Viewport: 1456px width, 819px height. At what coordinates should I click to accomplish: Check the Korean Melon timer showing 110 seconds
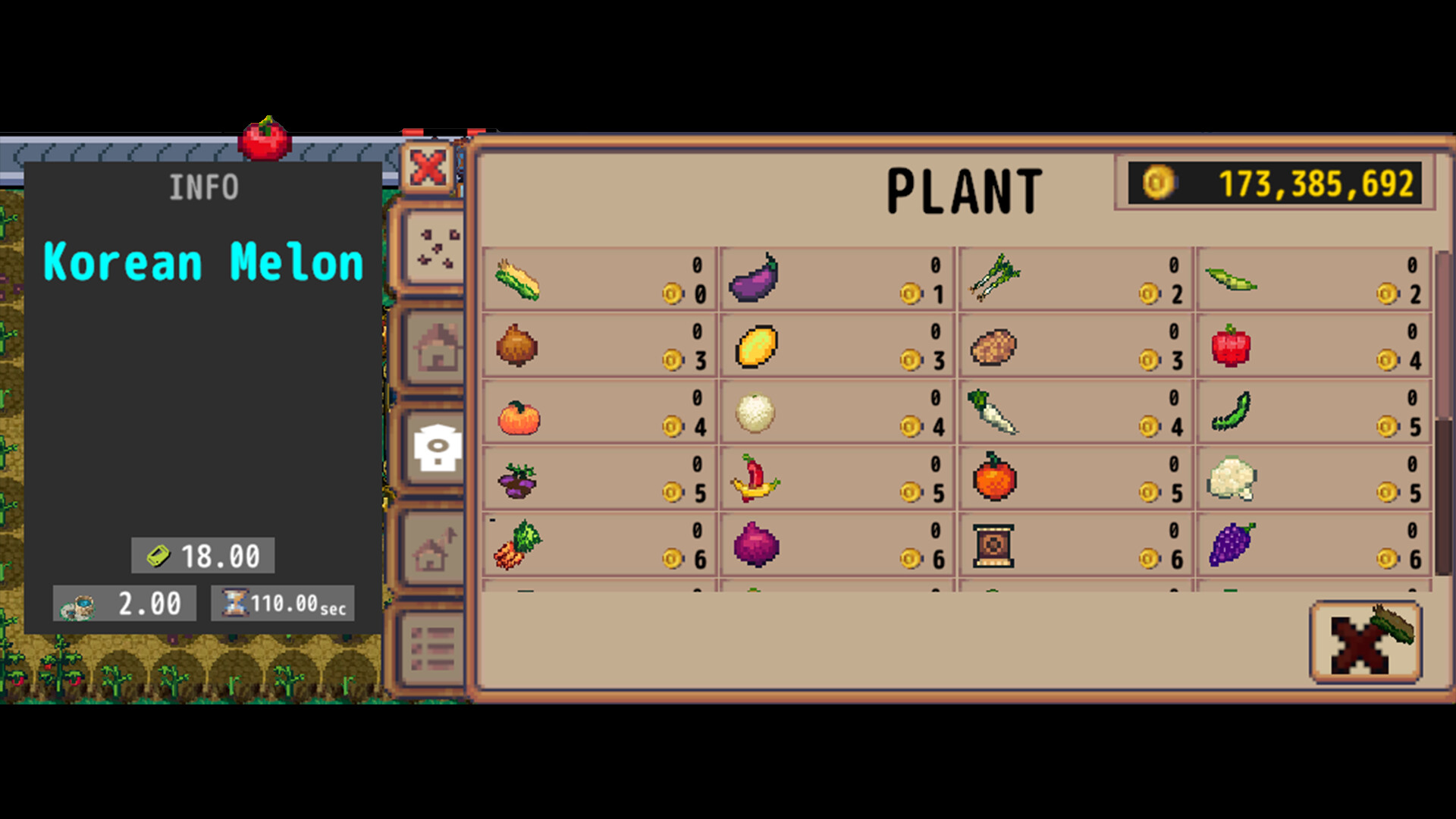pyautogui.click(x=283, y=603)
